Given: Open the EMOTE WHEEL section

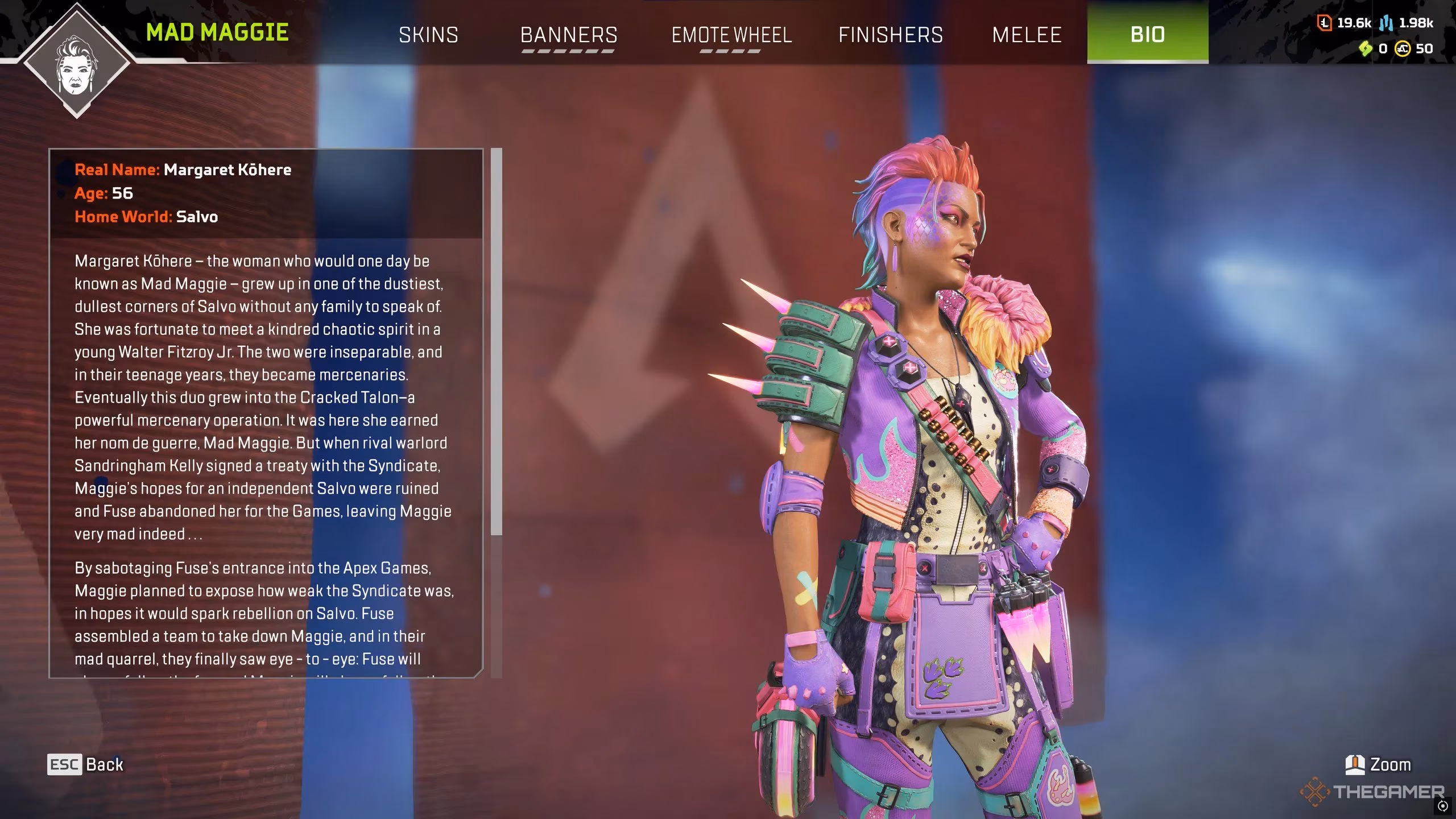Looking at the screenshot, I should 731,35.
